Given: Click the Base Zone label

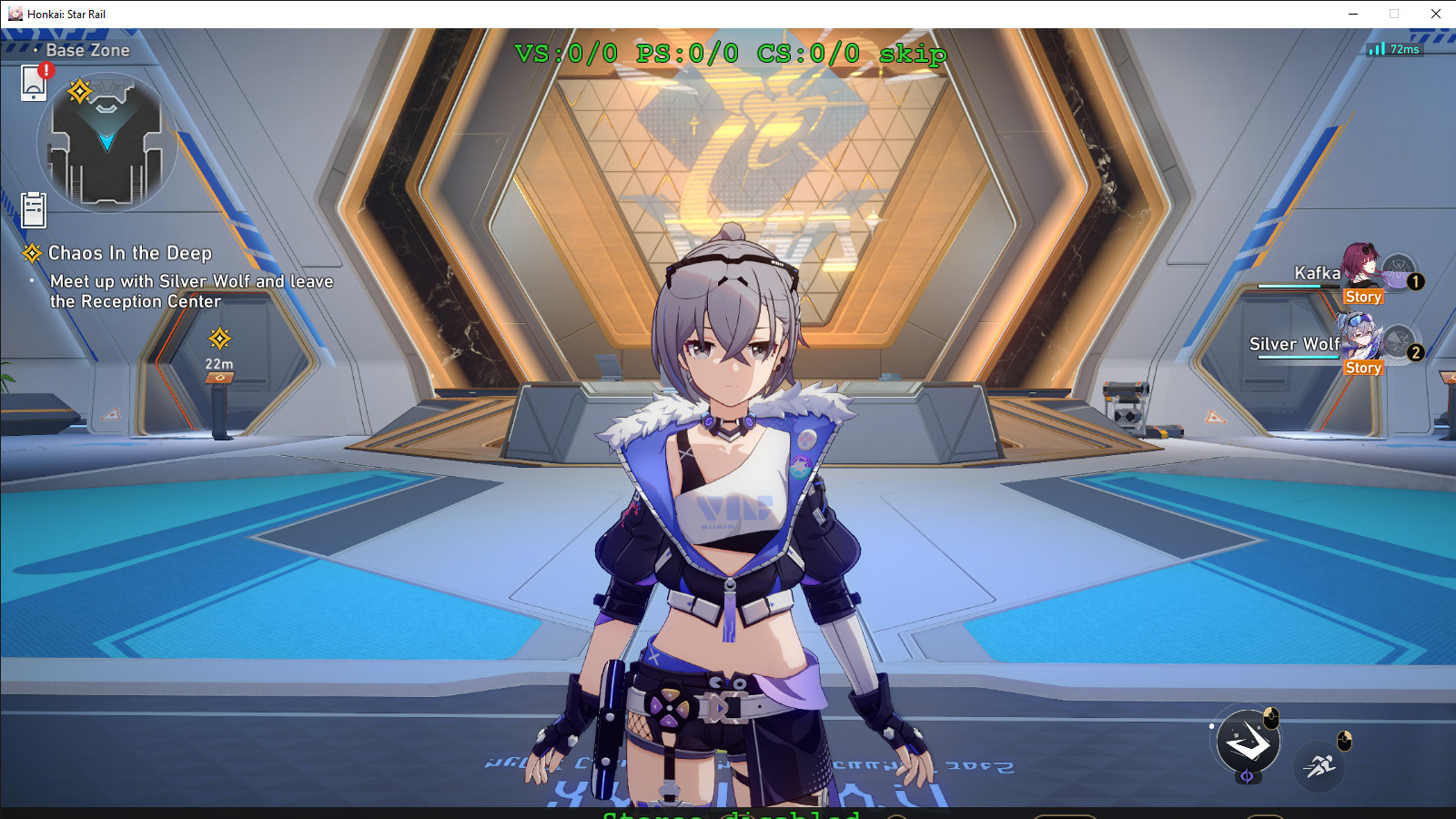Looking at the screenshot, I should point(87,50).
